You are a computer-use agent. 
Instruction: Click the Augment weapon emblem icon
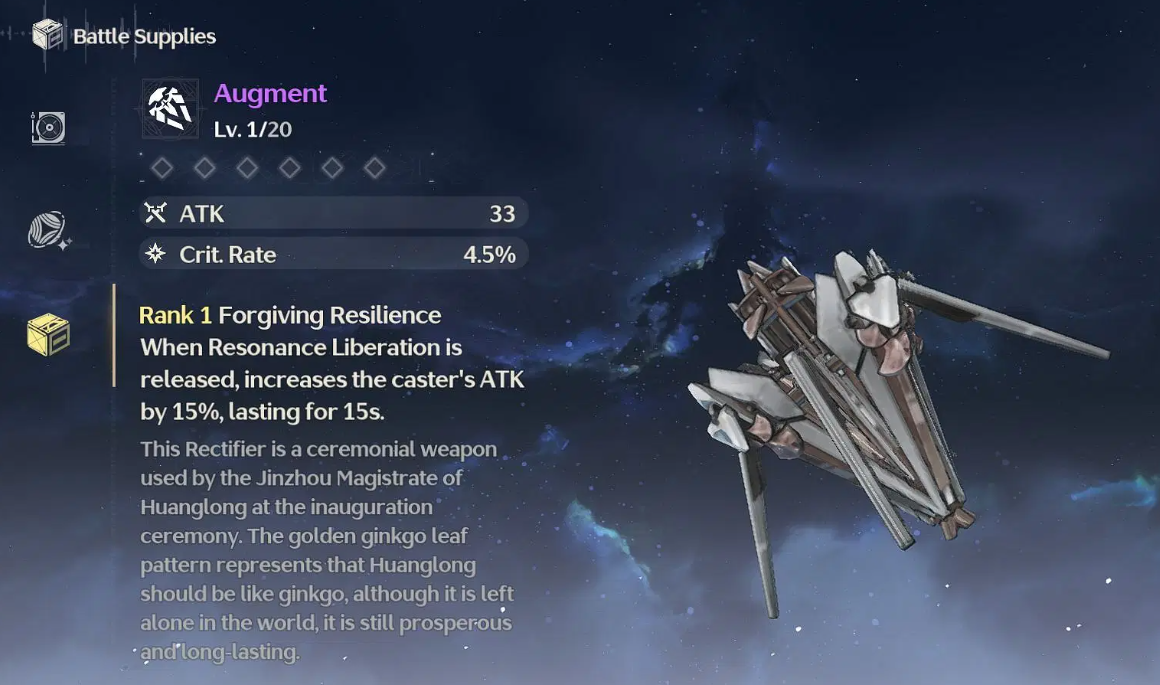170,108
